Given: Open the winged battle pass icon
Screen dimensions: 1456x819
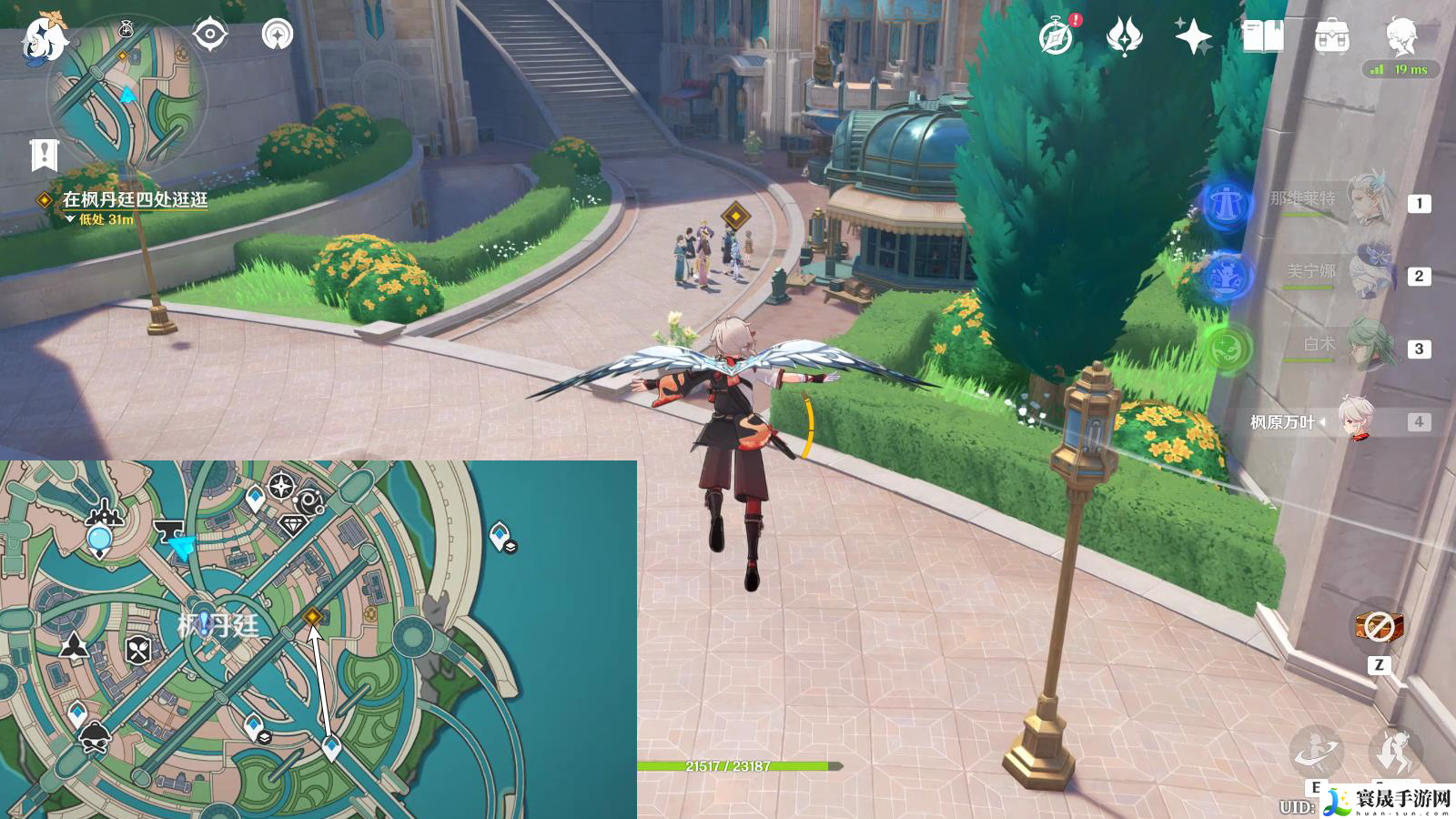Looking at the screenshot, I should (1125, 37).
